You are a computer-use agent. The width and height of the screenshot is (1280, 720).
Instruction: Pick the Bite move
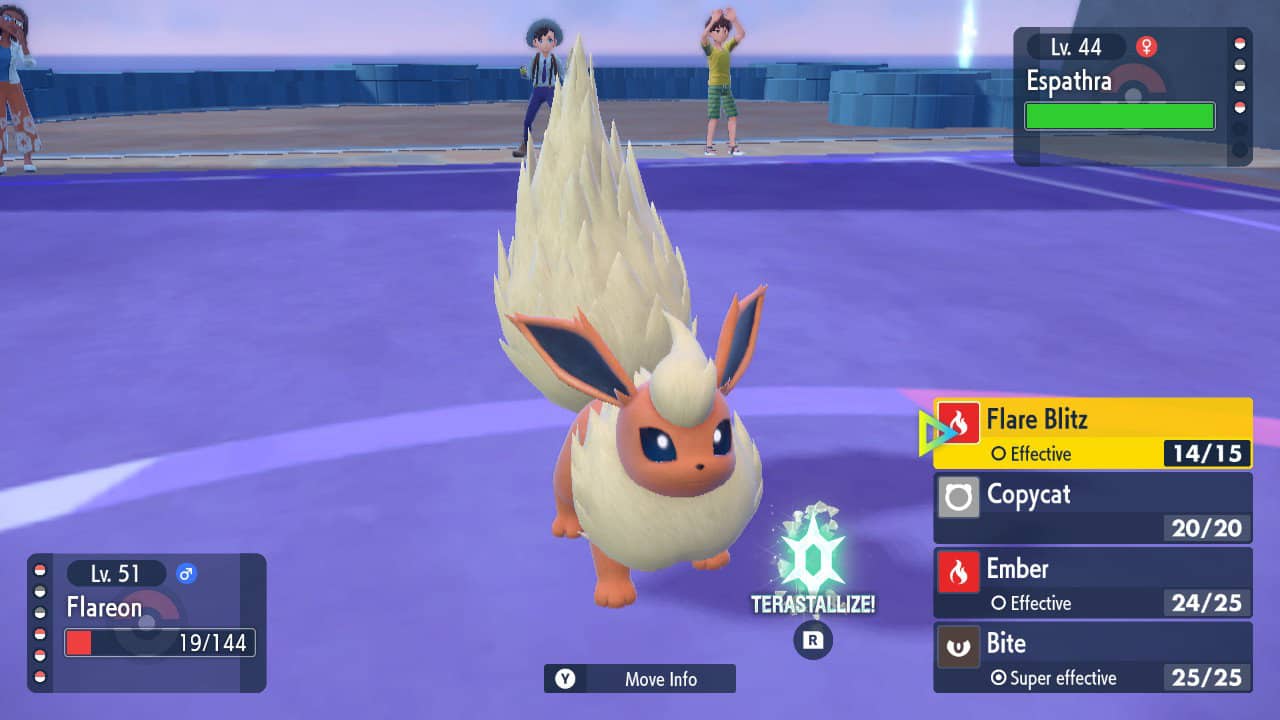point(1092,657)
